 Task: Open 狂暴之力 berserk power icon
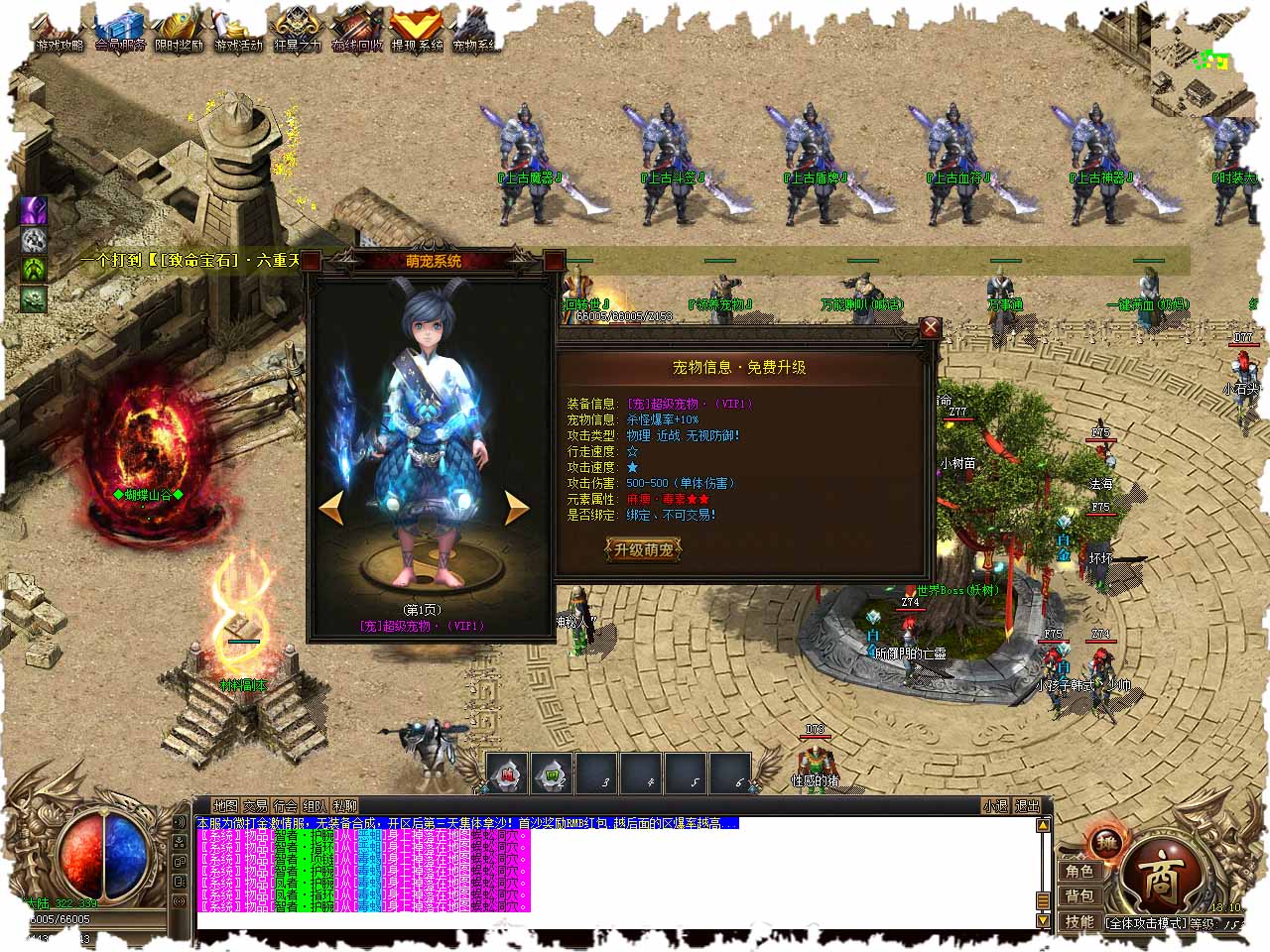point(298,32)
